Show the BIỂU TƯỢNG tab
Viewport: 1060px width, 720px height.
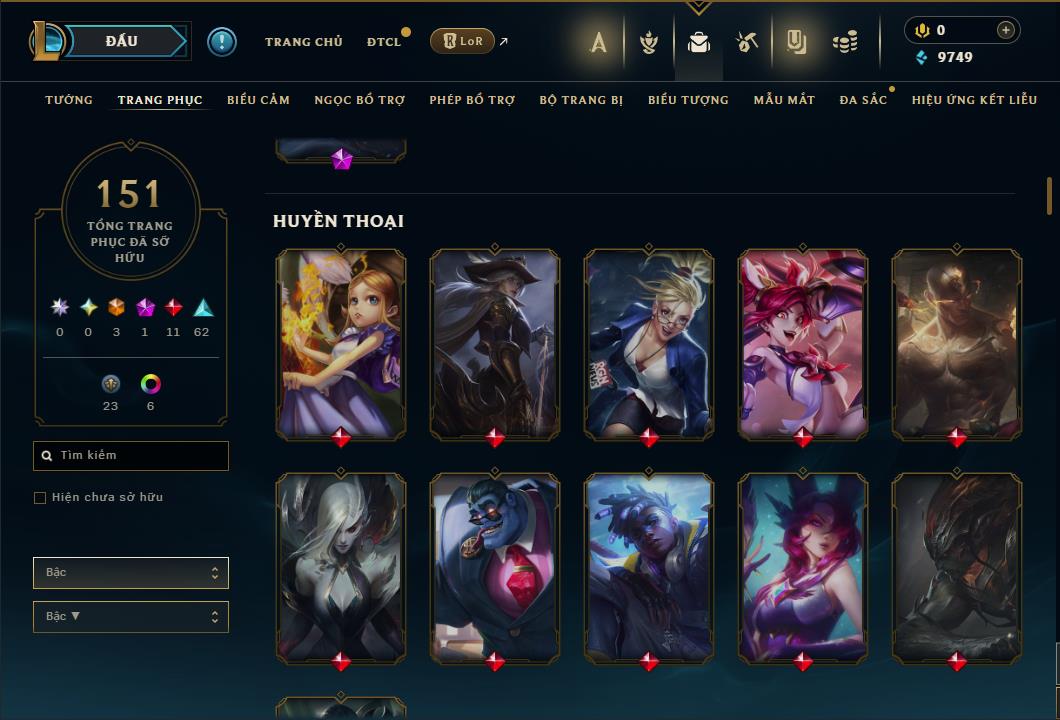688,100
